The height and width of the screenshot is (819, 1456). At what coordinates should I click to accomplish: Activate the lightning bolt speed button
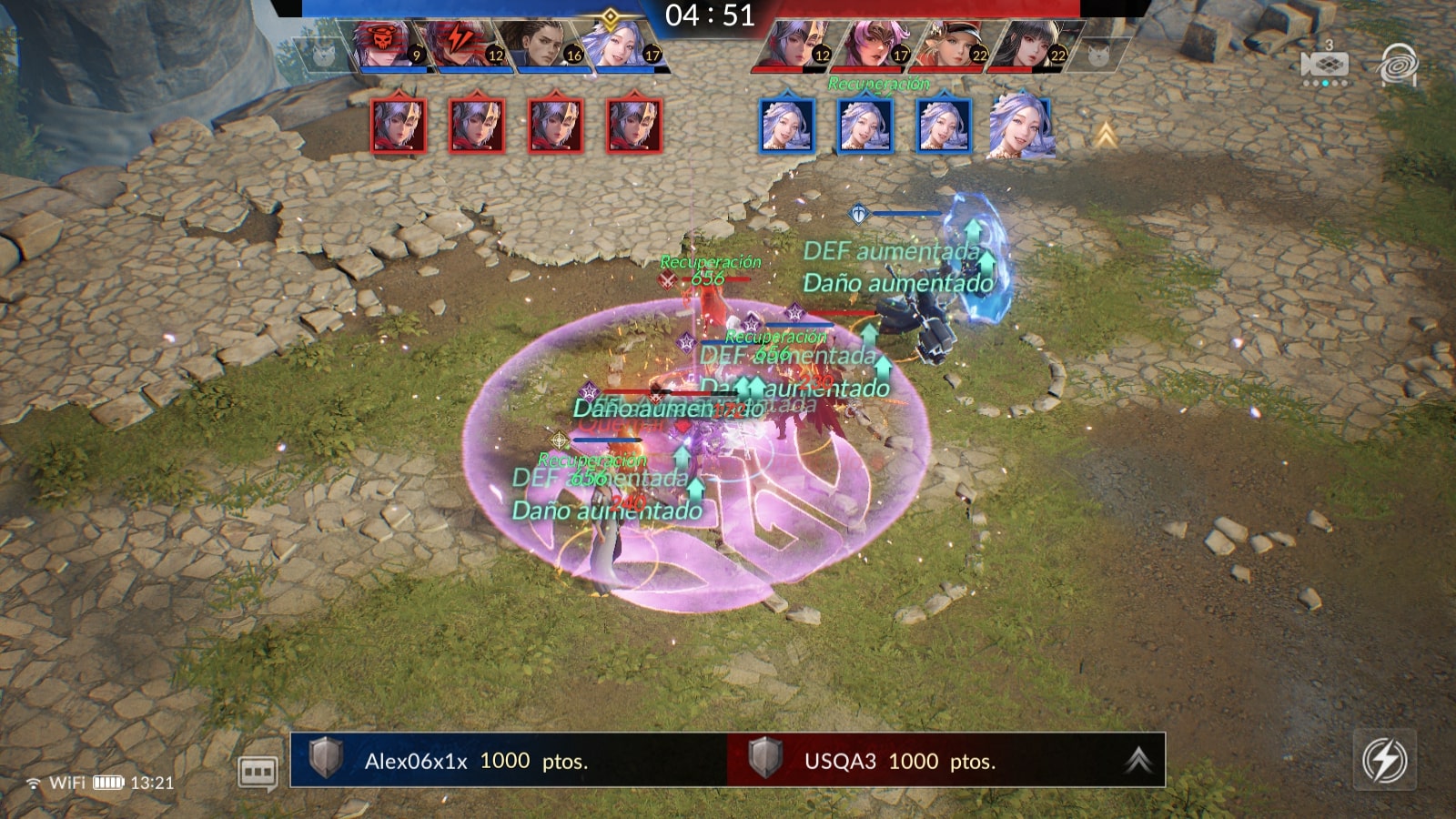click(x=1384, y=760)
